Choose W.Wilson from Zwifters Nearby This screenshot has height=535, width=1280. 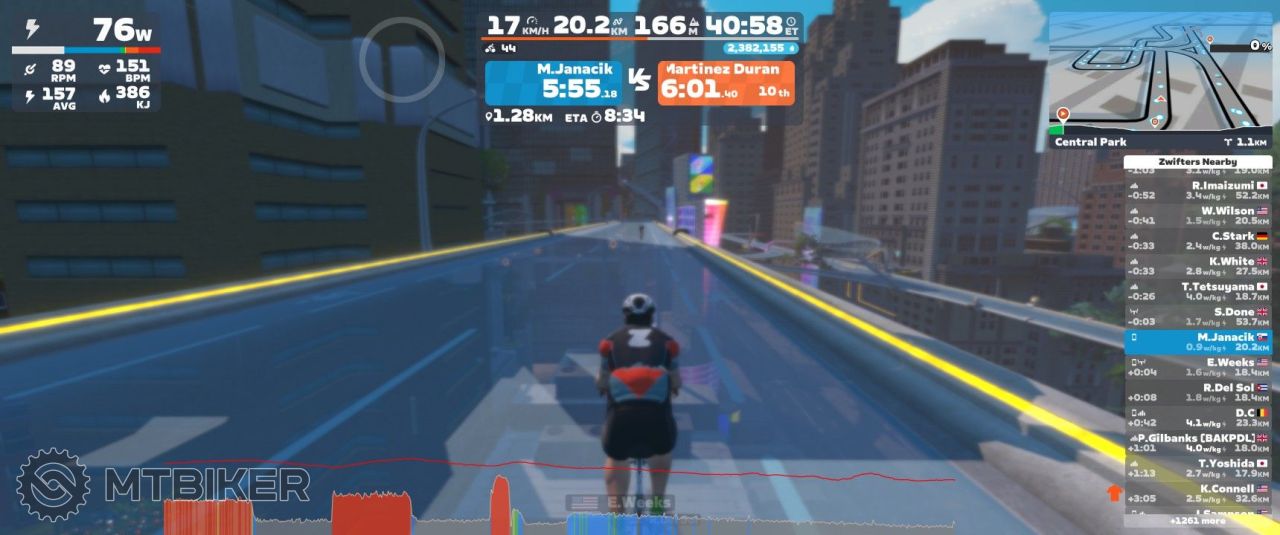pyautogui.click(x=1198, y=216)
